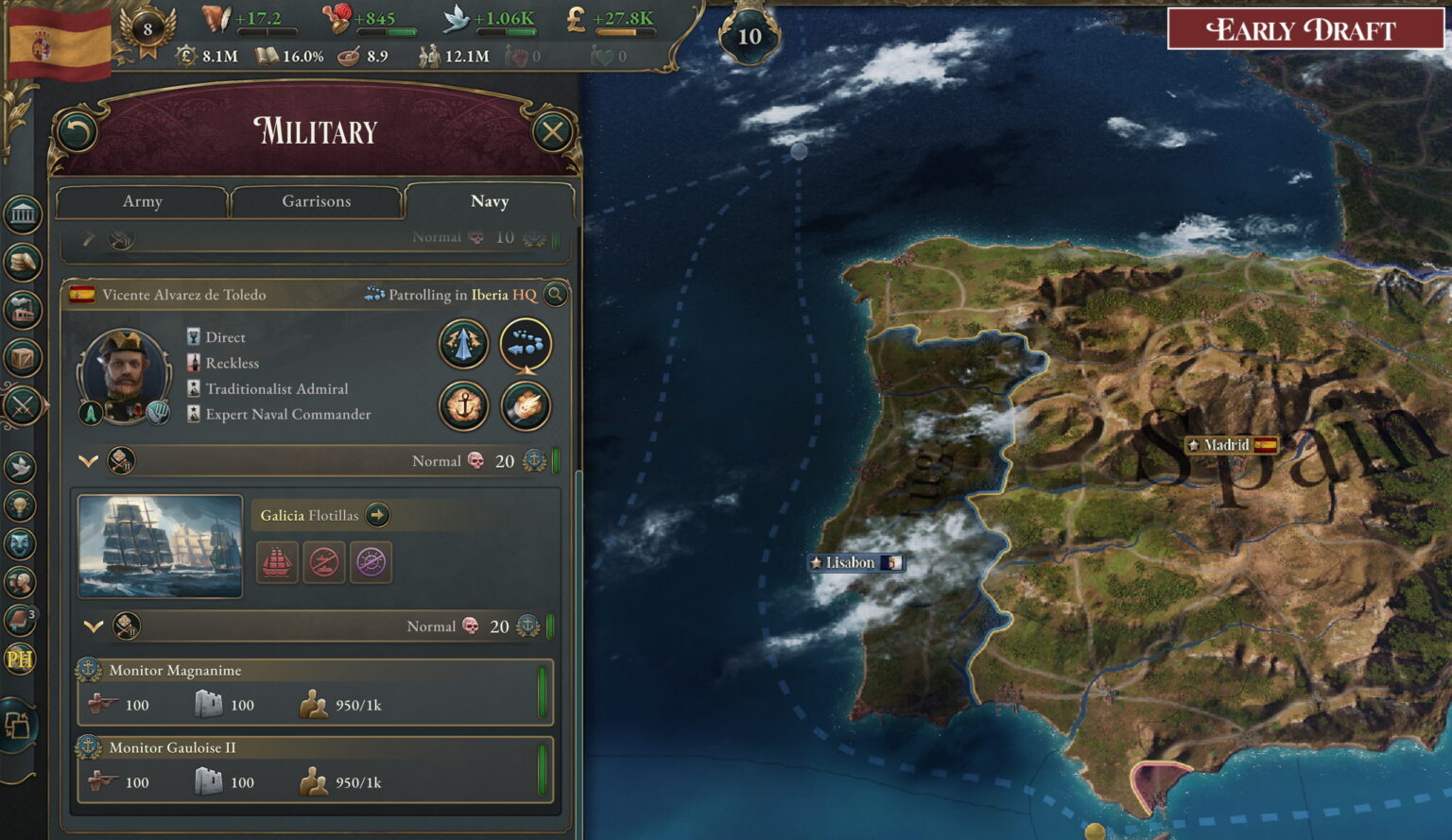The width and height of the screenshot is (1452, 840).
Task: Collapse the section above Galicia Flotillas
Action: tap(88, 461)
